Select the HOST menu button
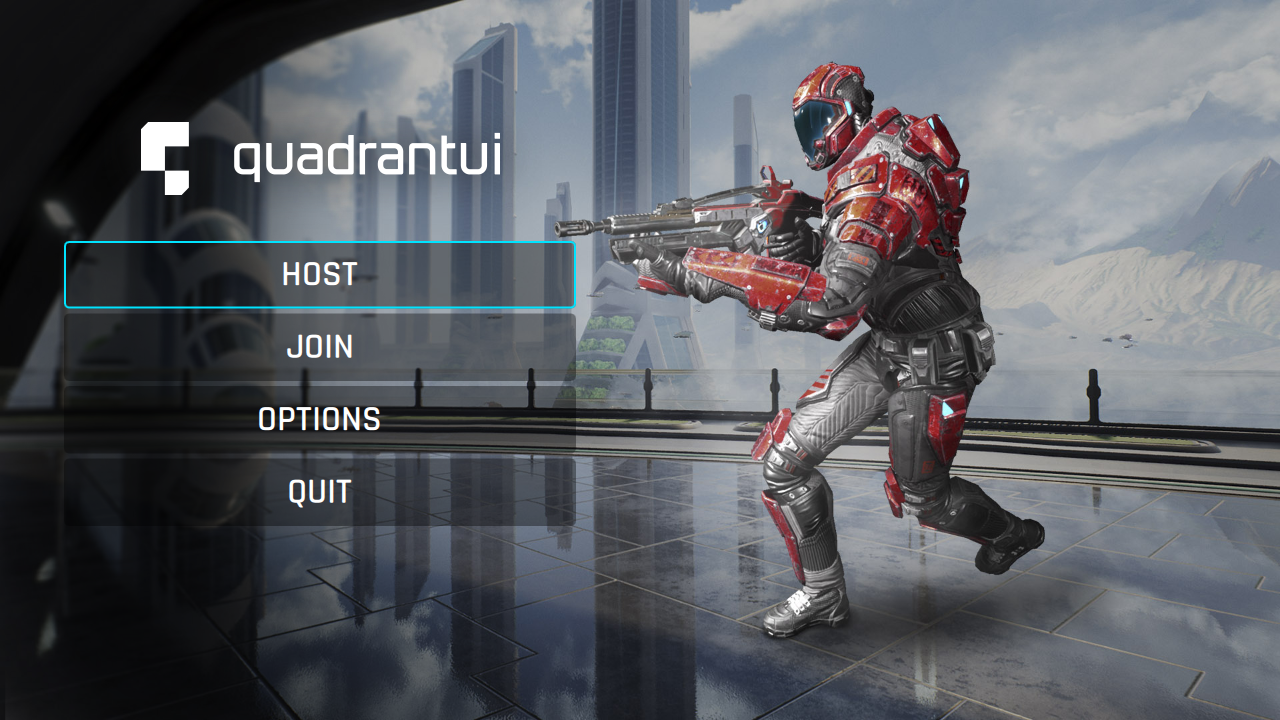The height and width of the screenshot is (720, 1280). tap(320, 275)
